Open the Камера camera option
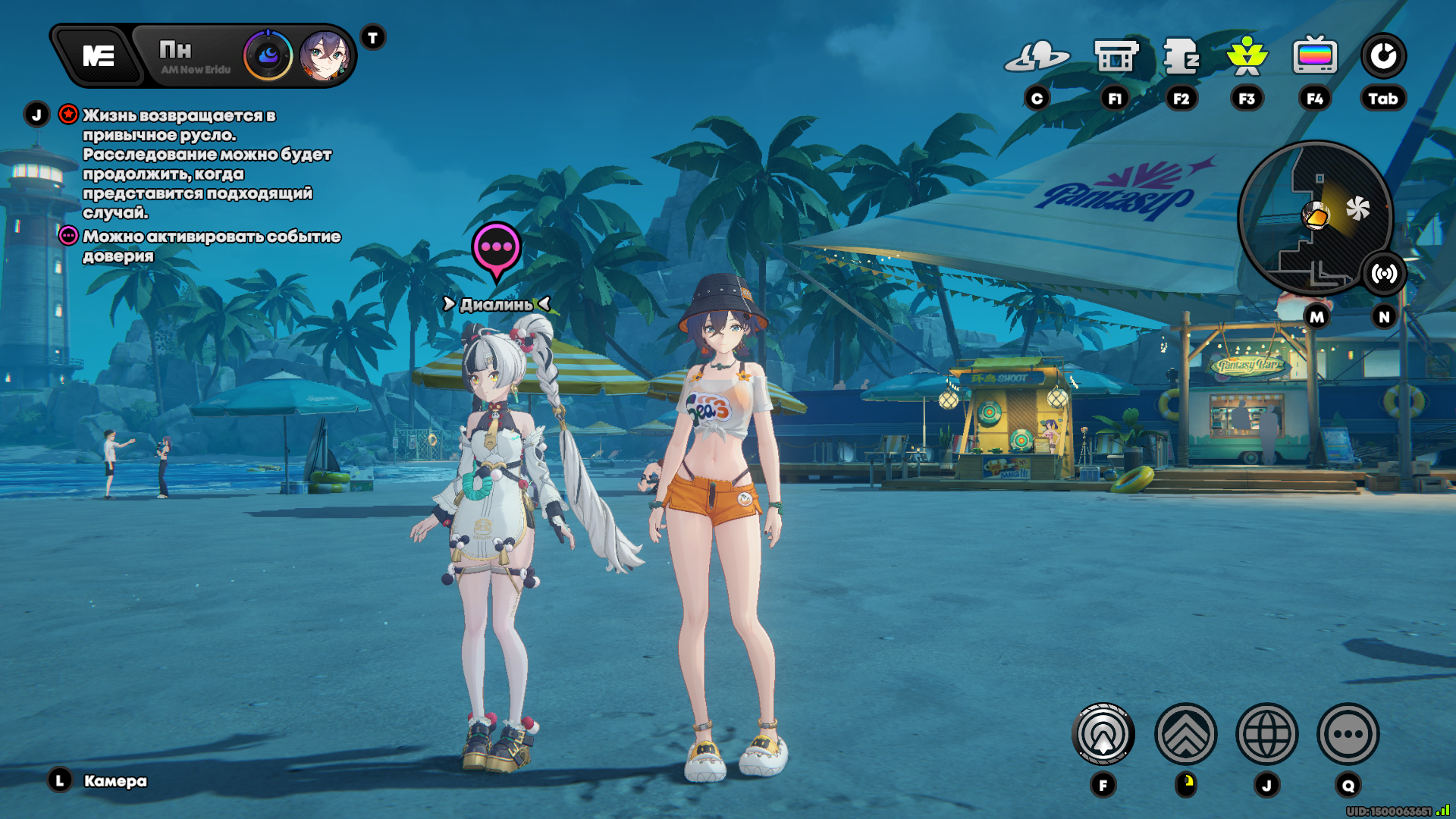1456x819 pixels. (115, 781)
